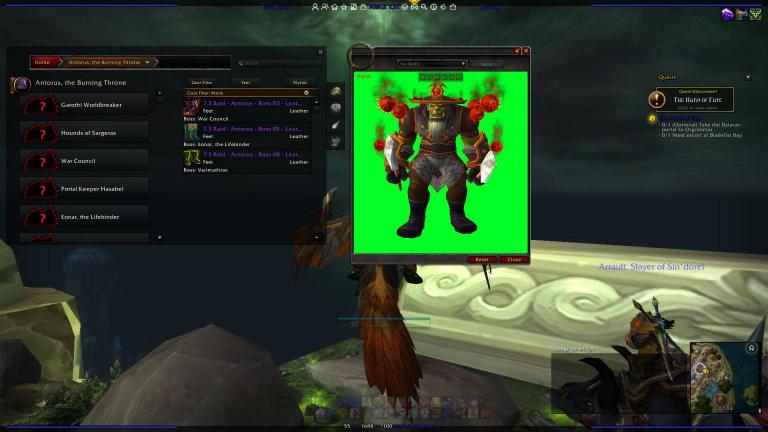Open the Feet slot filter
Screen dimensions: 768x432
pos(245,82)
